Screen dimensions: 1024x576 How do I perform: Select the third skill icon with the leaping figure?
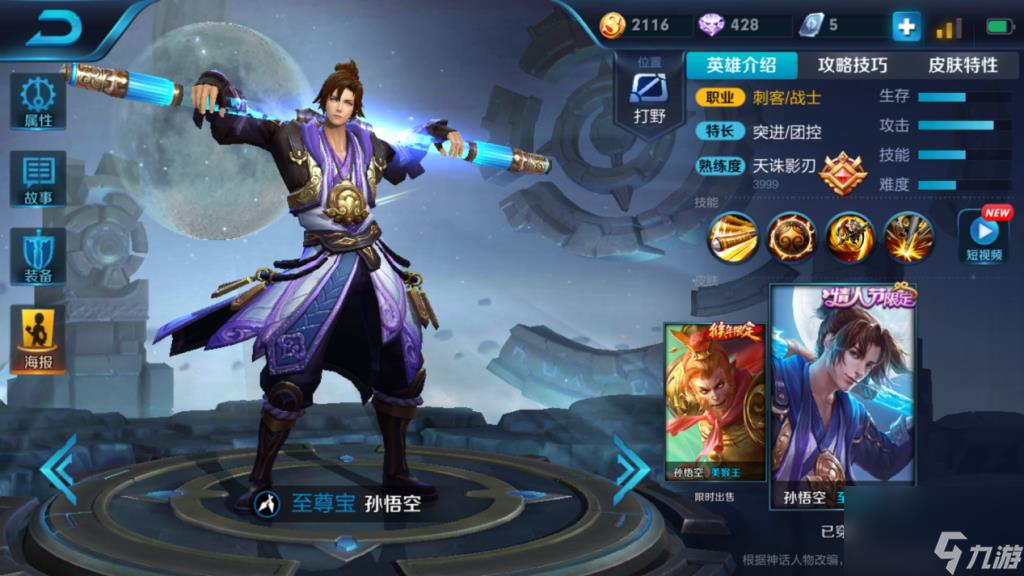coord(850,237)
